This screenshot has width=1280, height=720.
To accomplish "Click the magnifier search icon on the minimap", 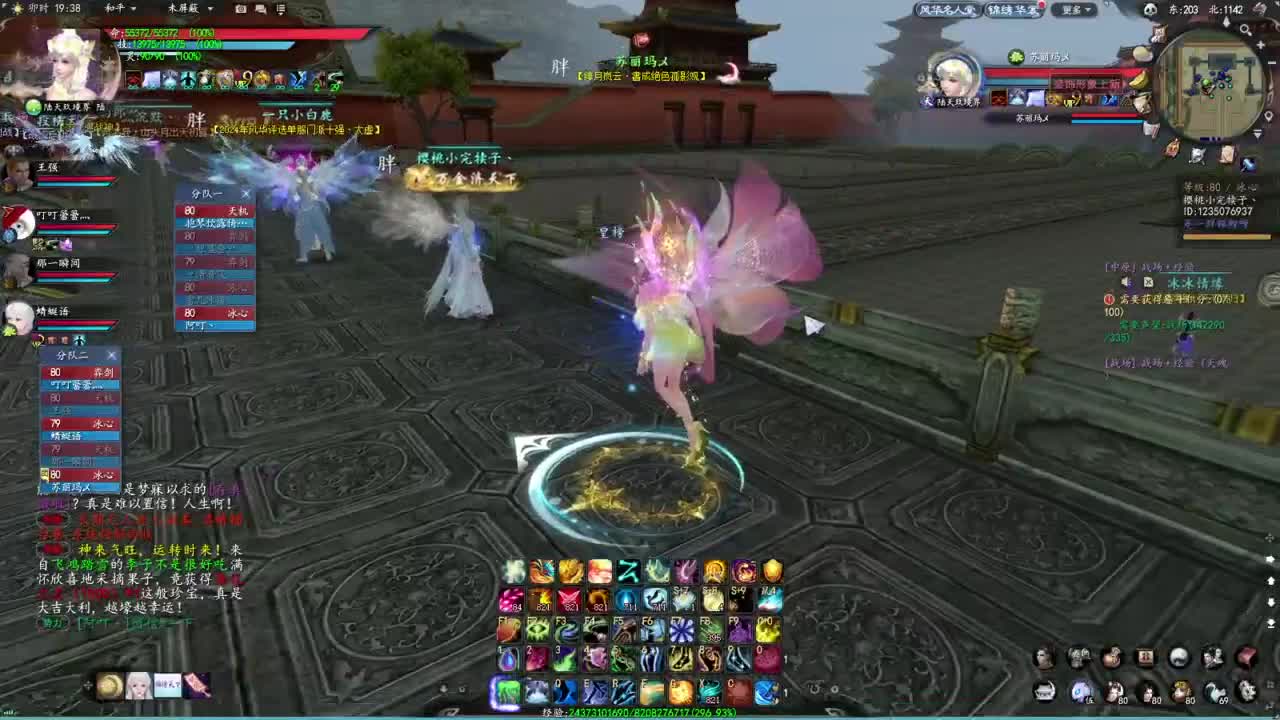I will (1244, 29).
